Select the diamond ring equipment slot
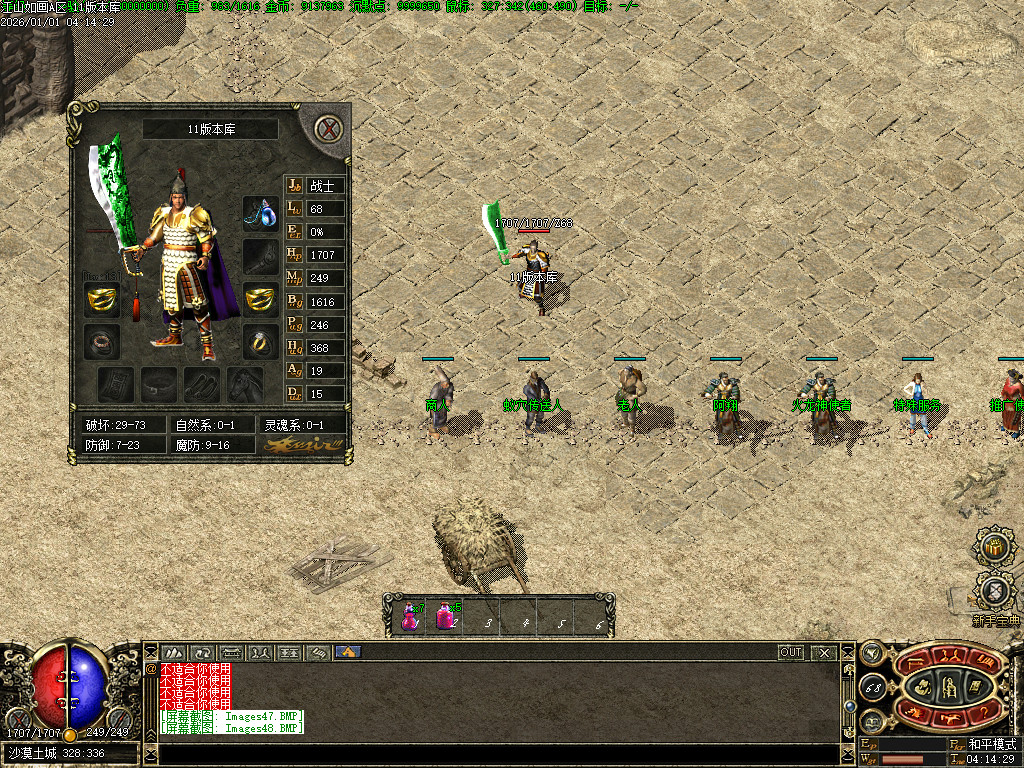 (x=260, y=341)
